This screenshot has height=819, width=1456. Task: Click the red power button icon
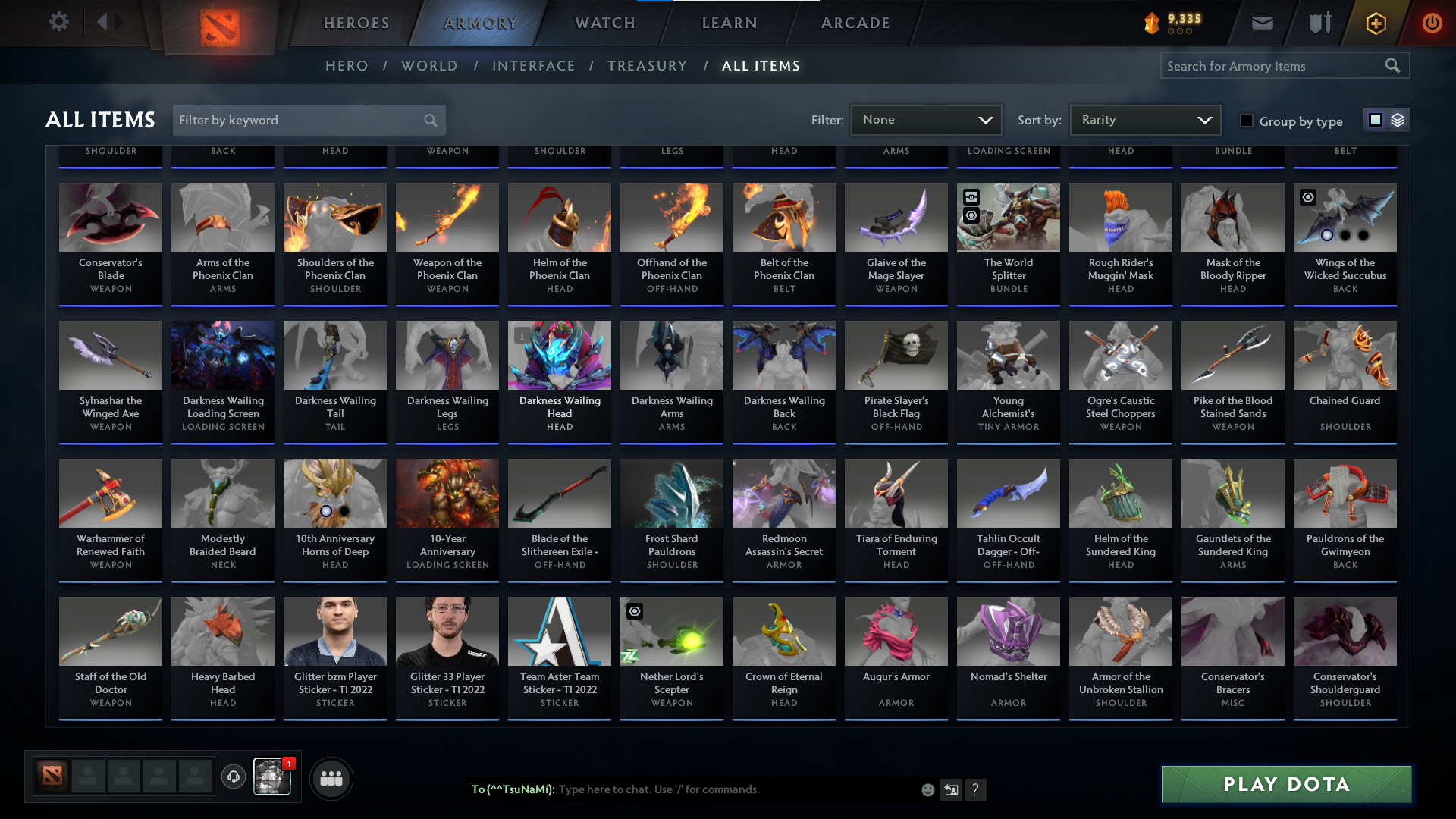click(x=1432, y=23)
